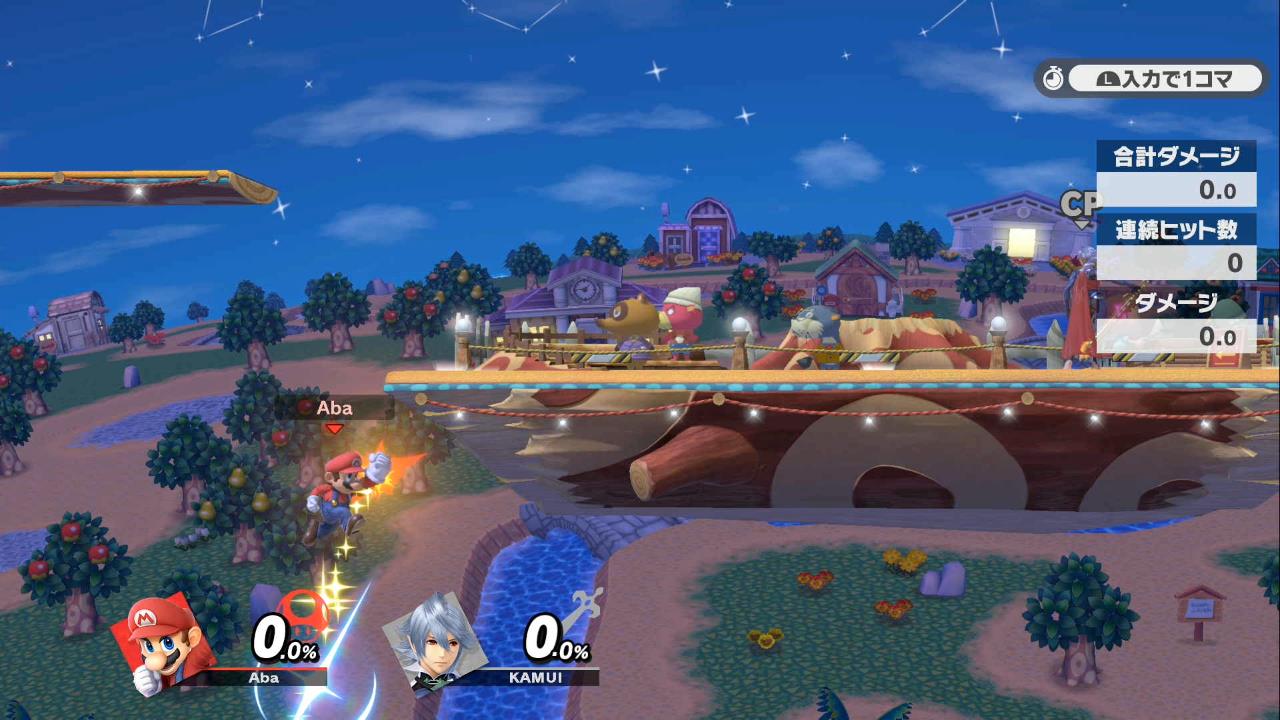Click the Aba name tag above Mario
This screenshot has width=1280, height=720.
pos(334,408)
